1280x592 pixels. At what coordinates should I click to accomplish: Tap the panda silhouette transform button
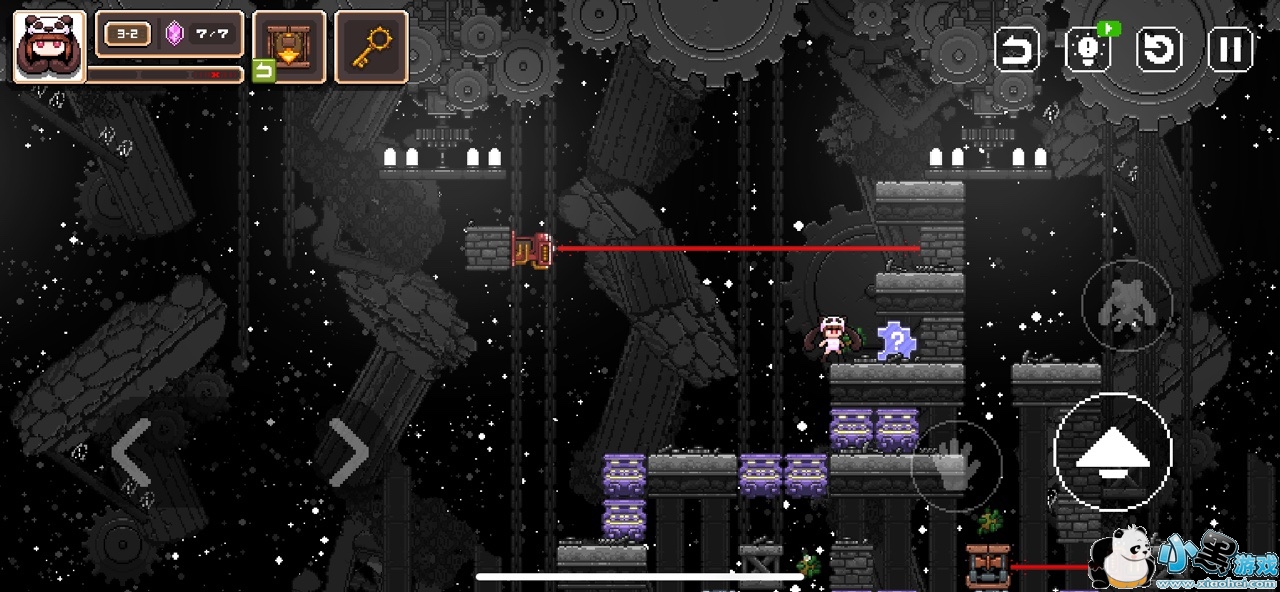coord(1127,305)
